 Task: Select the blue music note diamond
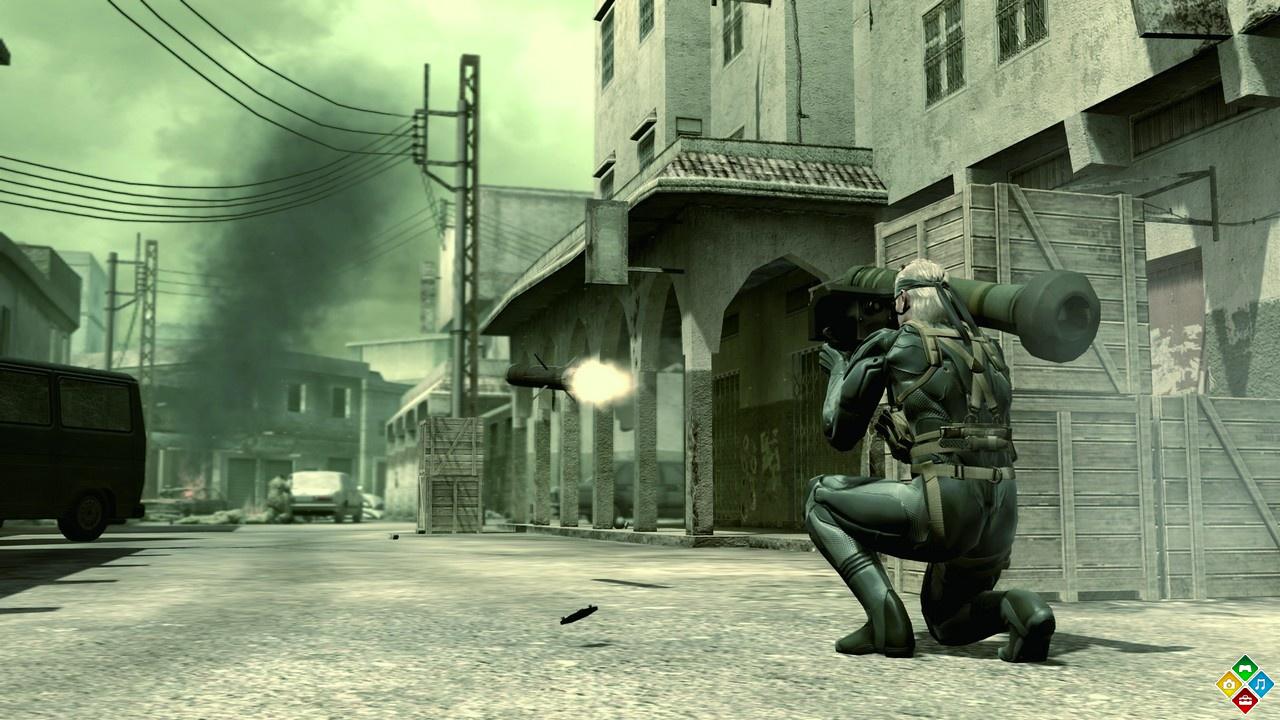tap(1260, 684)
